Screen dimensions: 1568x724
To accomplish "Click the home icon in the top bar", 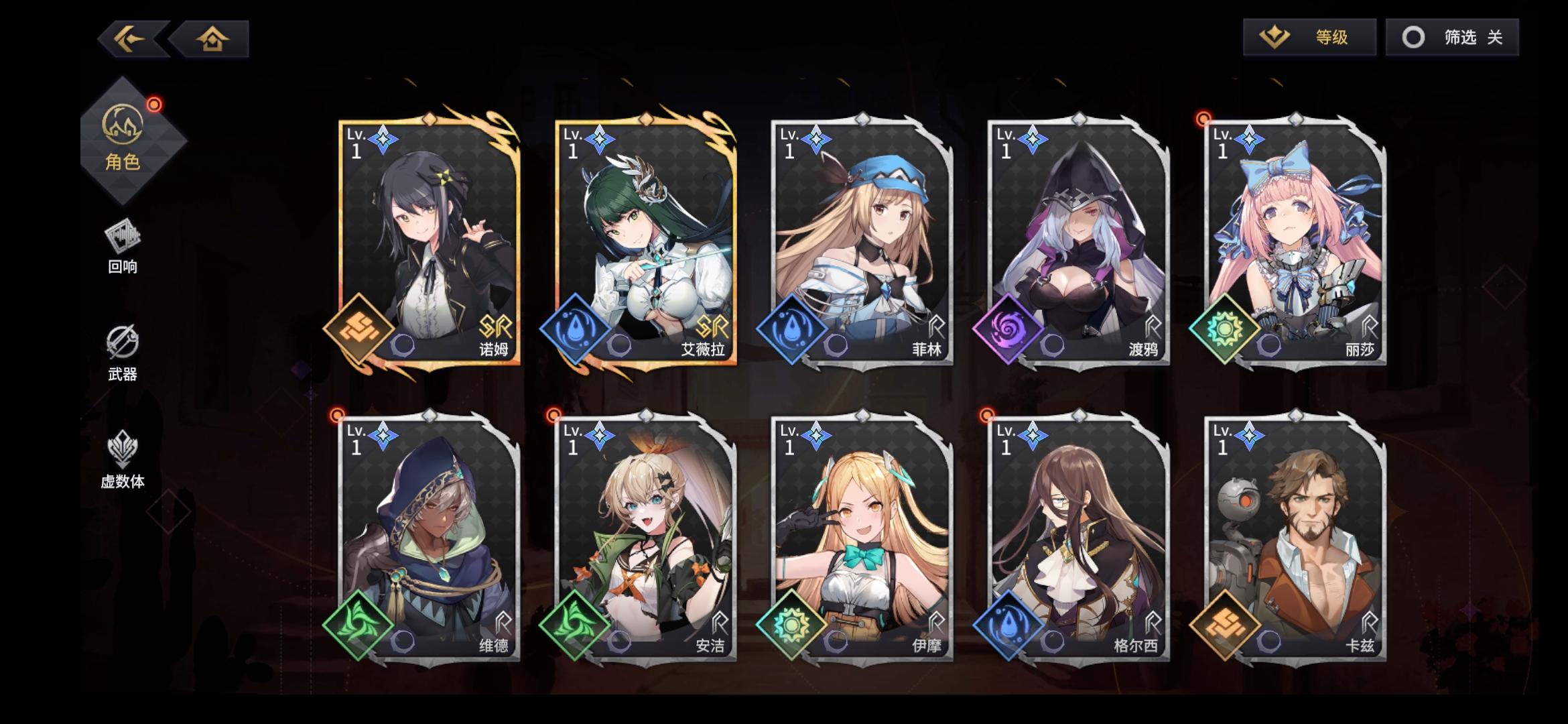I will click(212, 38).
